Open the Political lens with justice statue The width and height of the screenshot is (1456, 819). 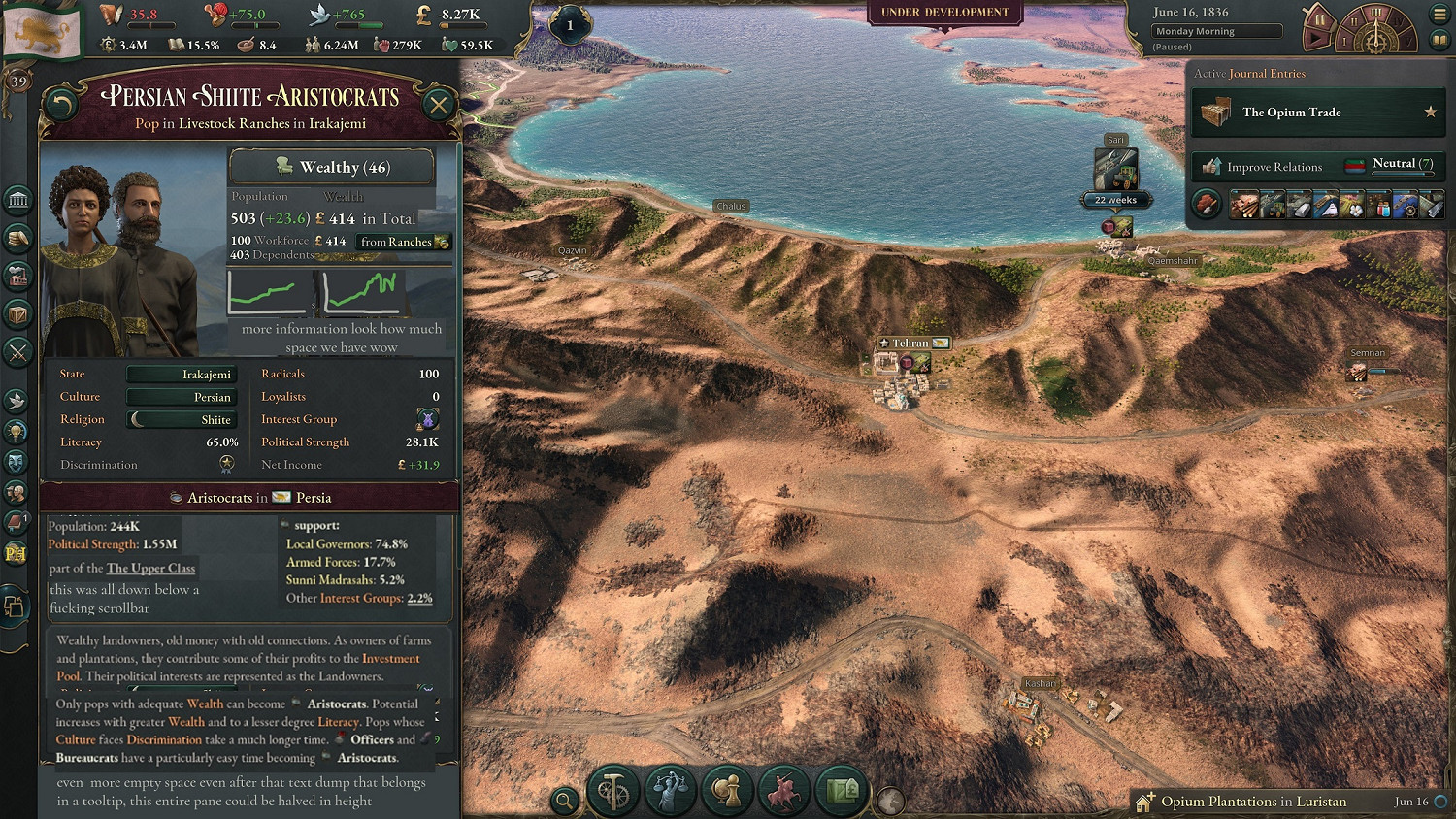coord(671,791)
